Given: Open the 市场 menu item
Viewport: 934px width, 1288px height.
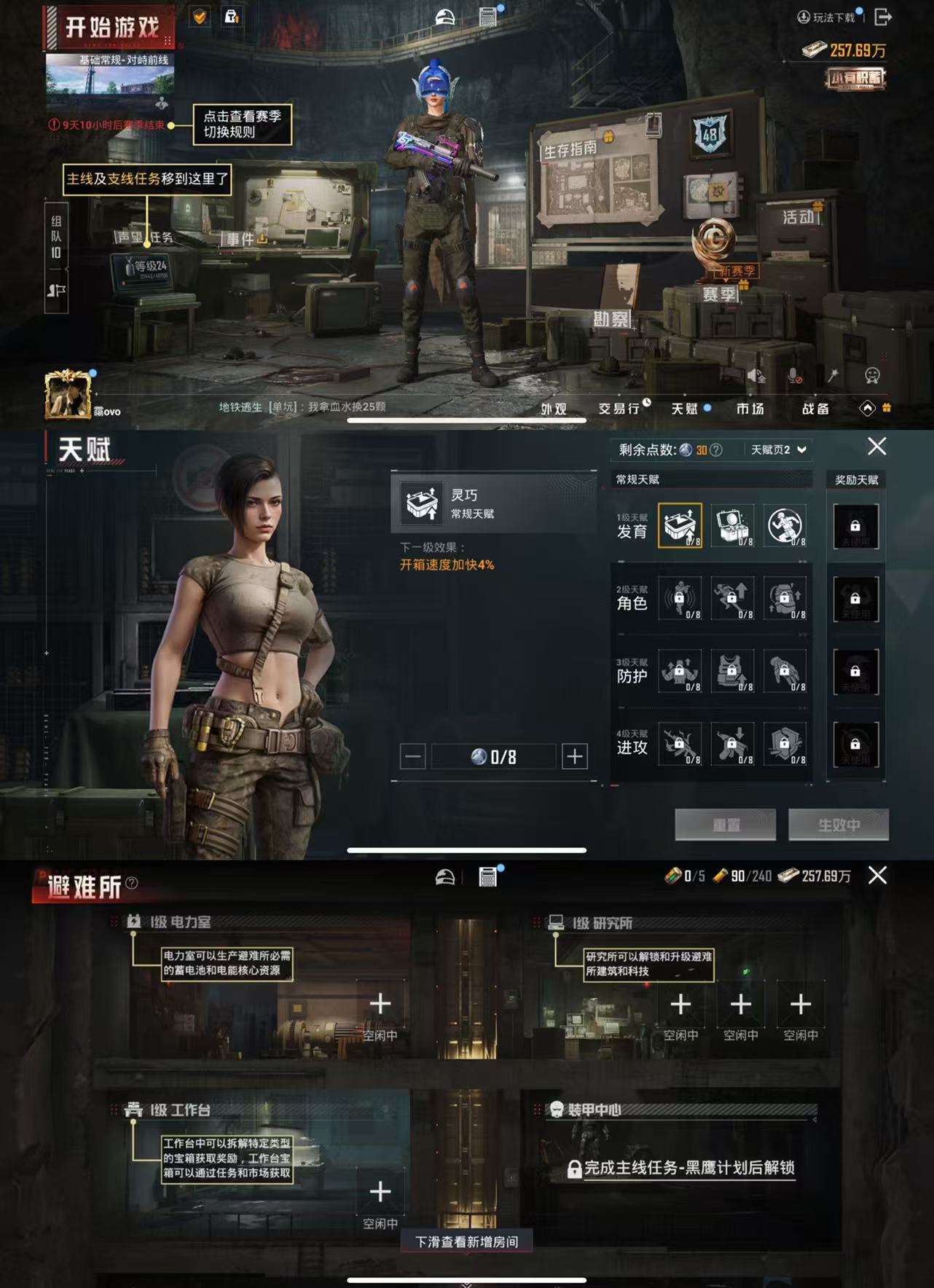Looking at the screenshot, I should tap(748, 409).
